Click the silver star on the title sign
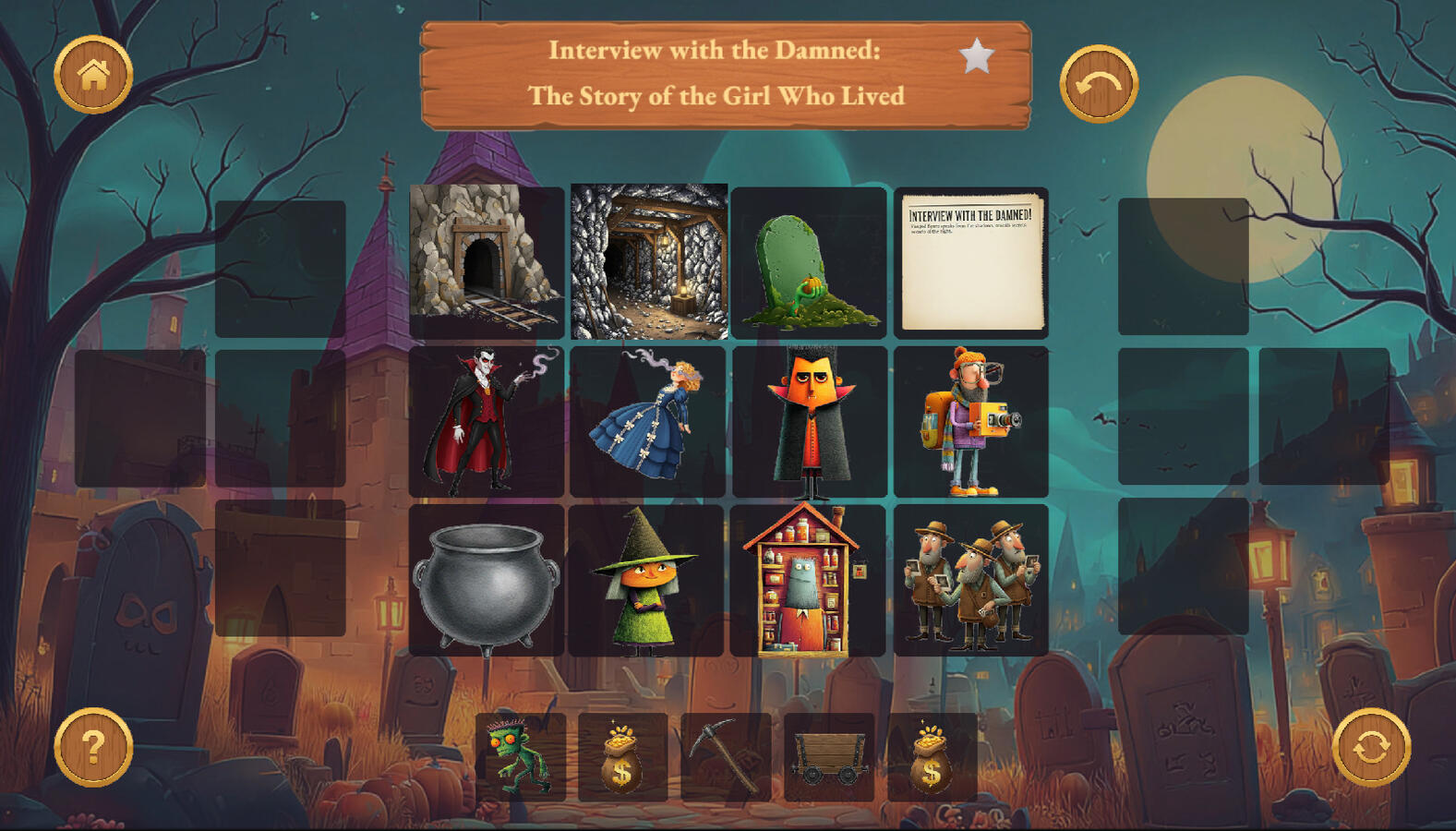The height and width of the screenshot is (831, 1456). pyautogui.click(x=976, y=56)
